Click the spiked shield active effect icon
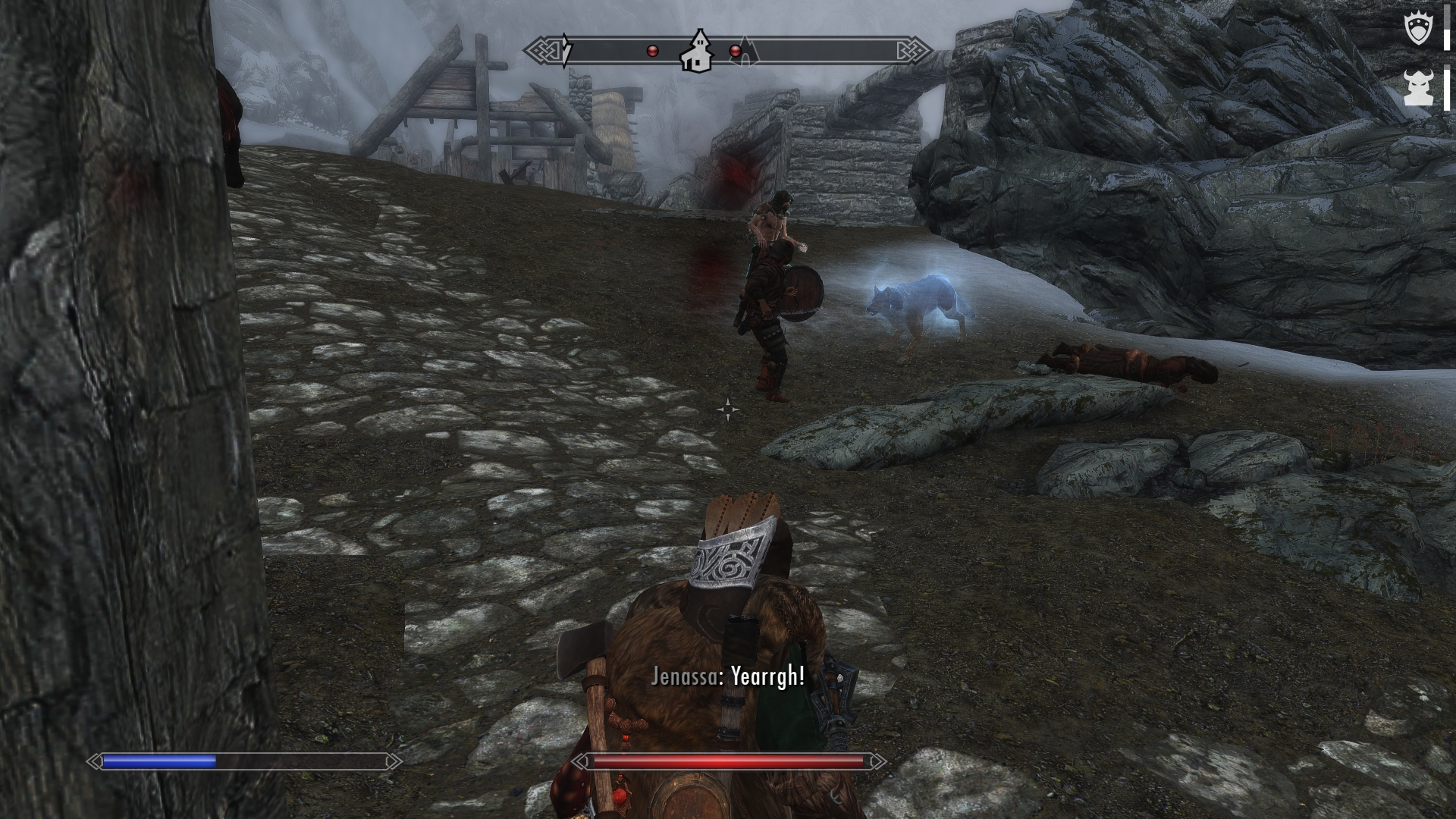1456x819 pixels. click(1417, 30)
